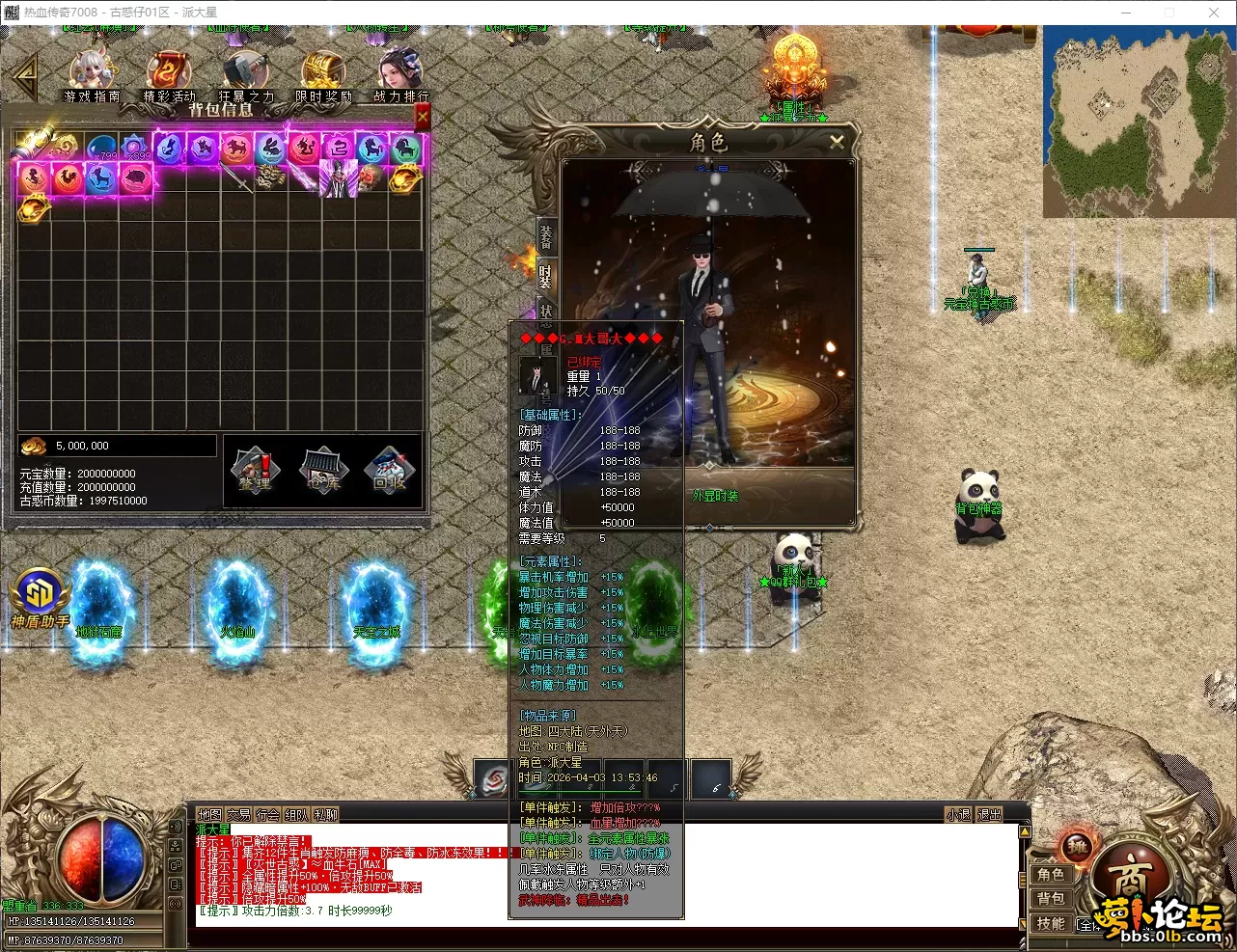Image resolution: width=1237 pixels, height=952 pixels.
Task: Open the 狂暴之力 hammer icon
Action: (245, 75)
